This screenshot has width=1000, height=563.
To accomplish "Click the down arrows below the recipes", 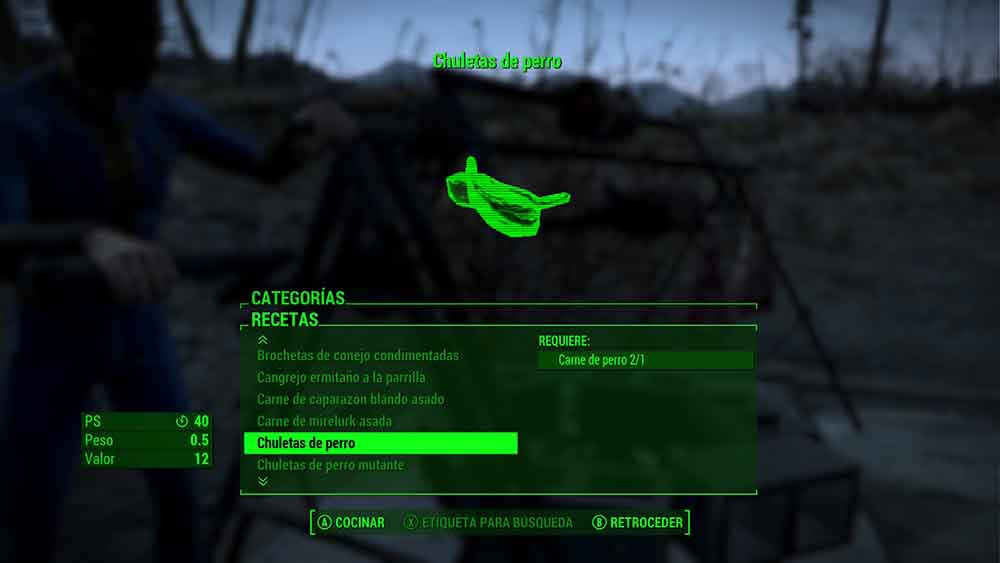I will click(x=263, y=481).
